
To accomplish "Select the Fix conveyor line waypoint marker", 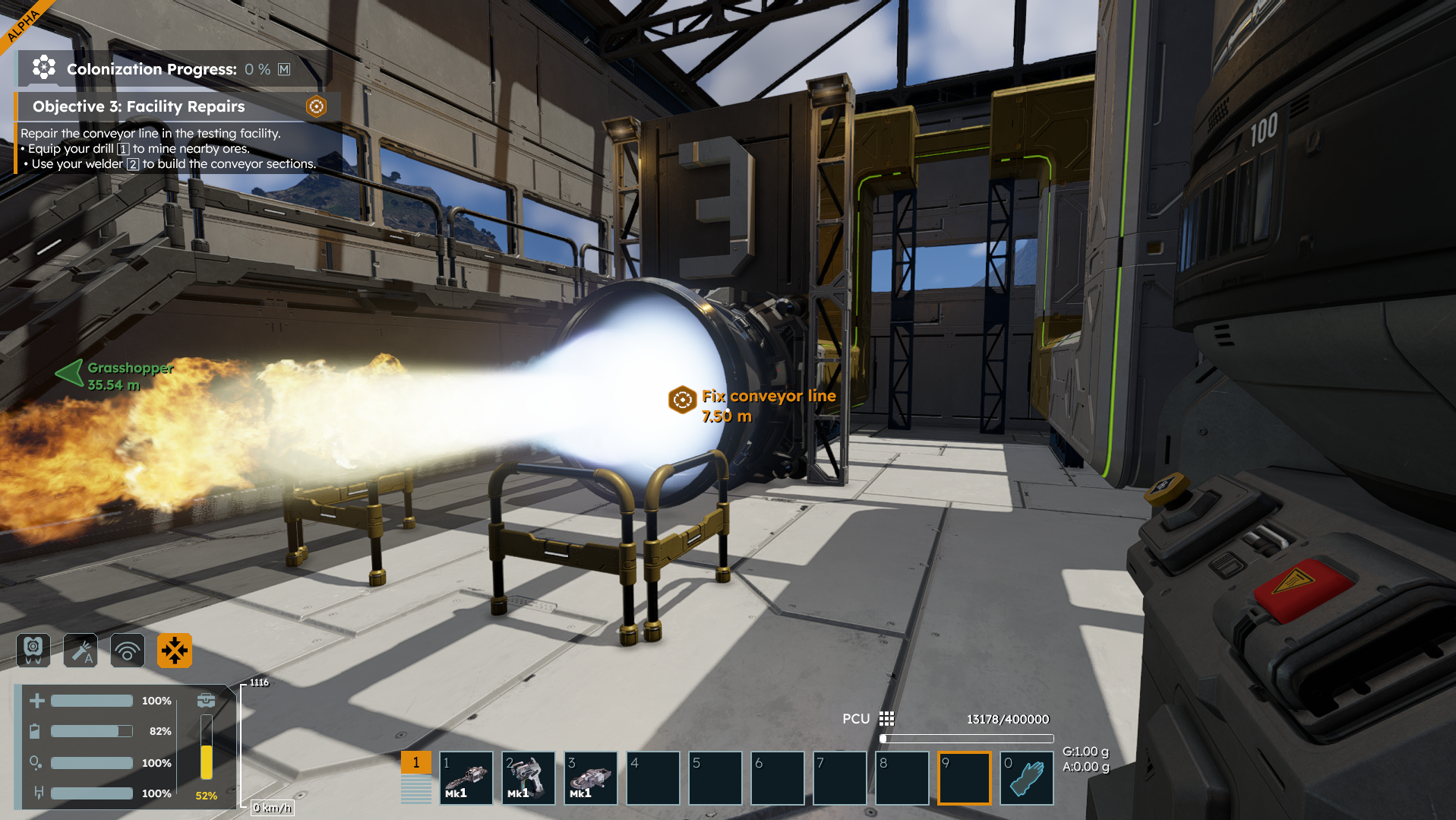I will pyautogui.click(x=682, y=399).
